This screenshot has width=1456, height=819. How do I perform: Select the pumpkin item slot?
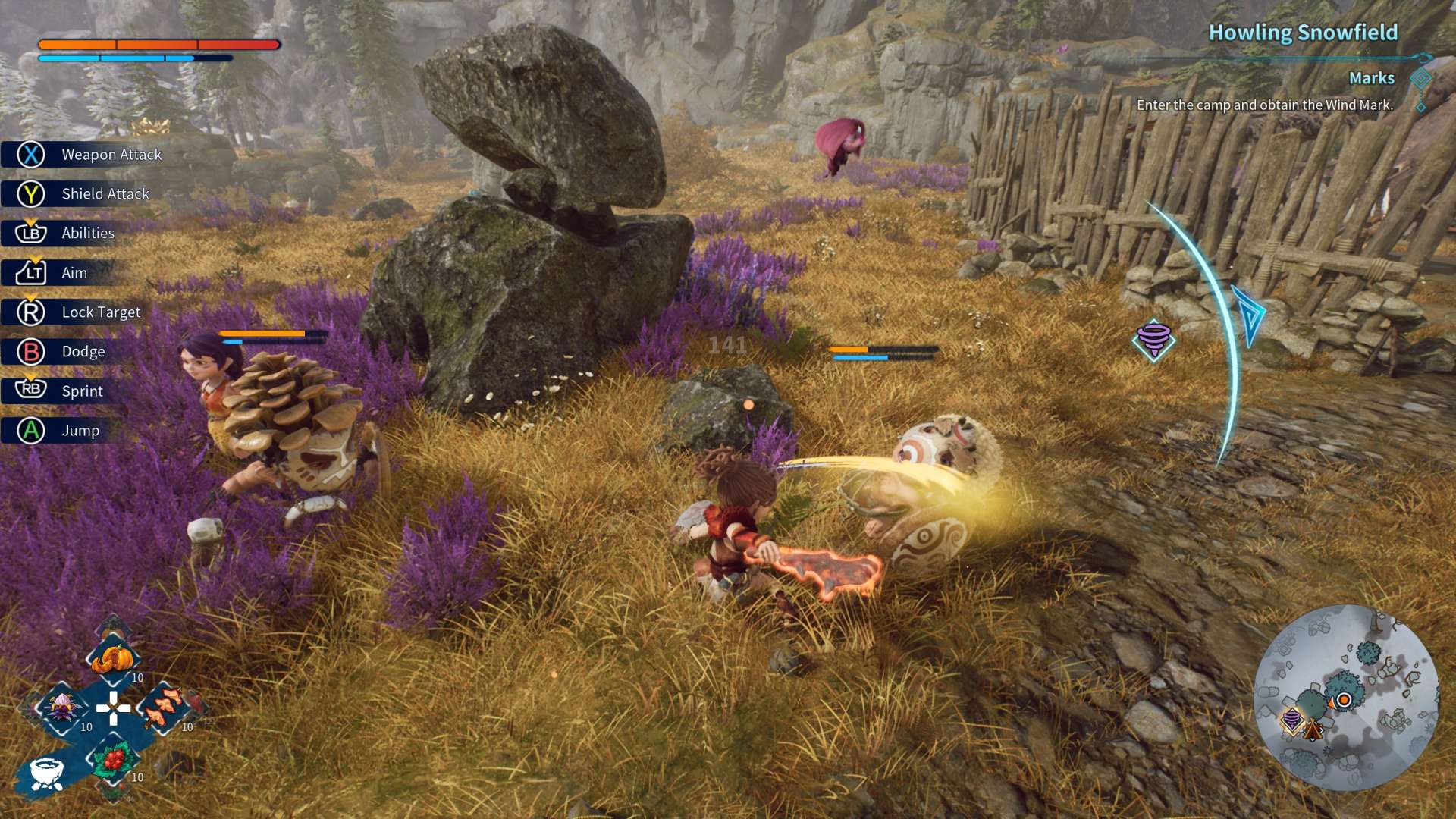coord(113,658)
